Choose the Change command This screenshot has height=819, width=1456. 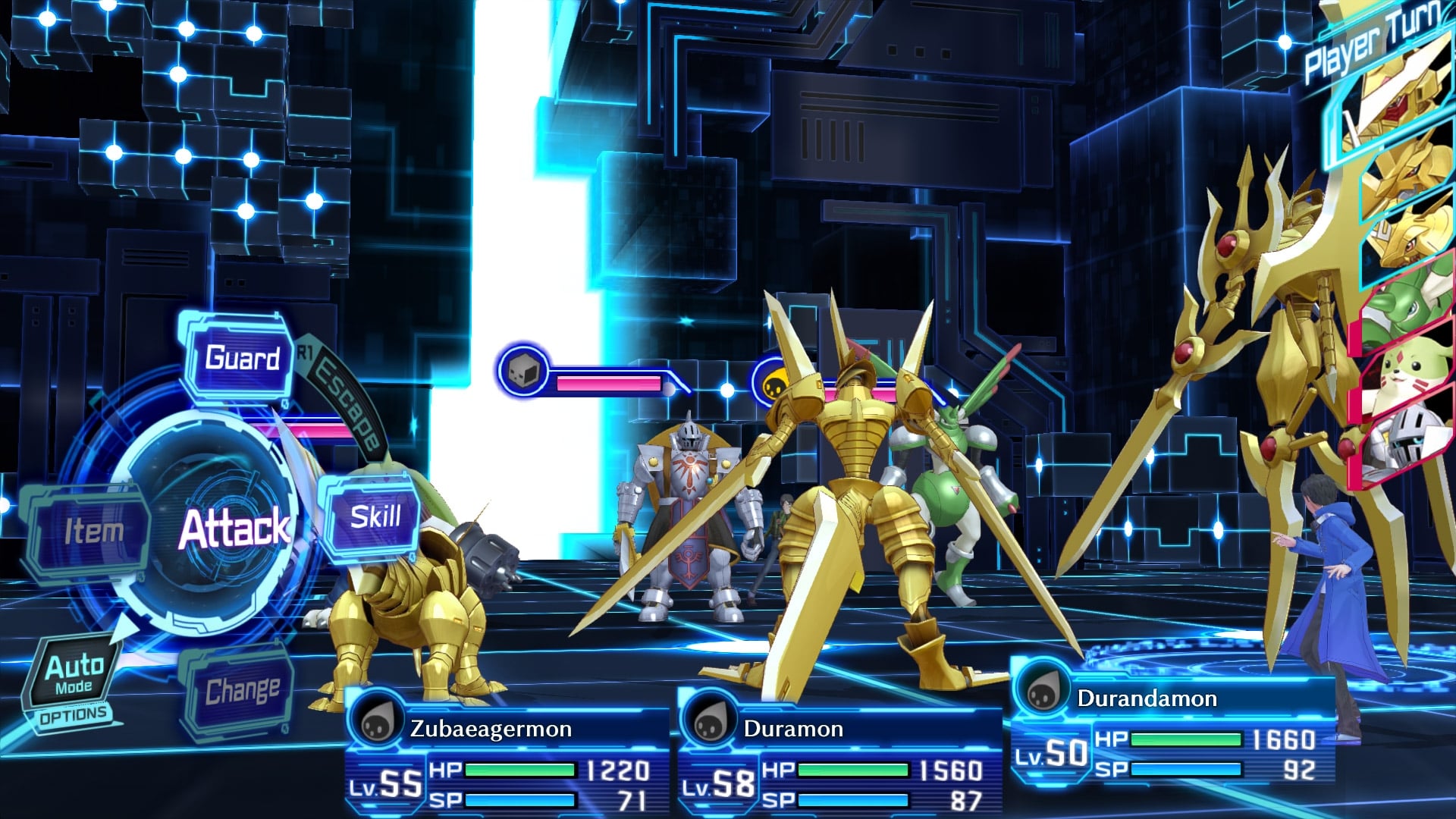[x=242, y=690]
